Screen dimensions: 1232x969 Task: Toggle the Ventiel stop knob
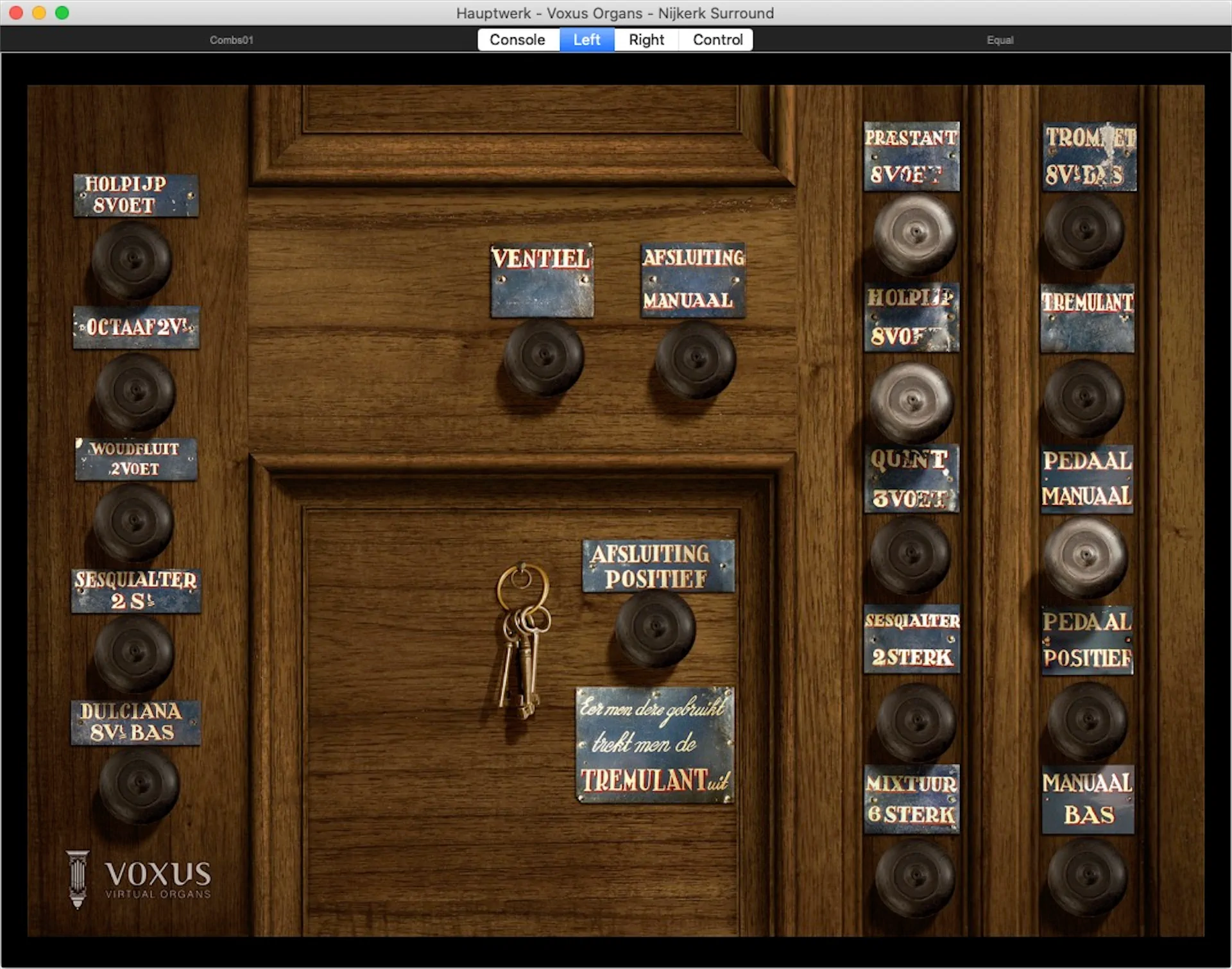(x=543, y=357)
